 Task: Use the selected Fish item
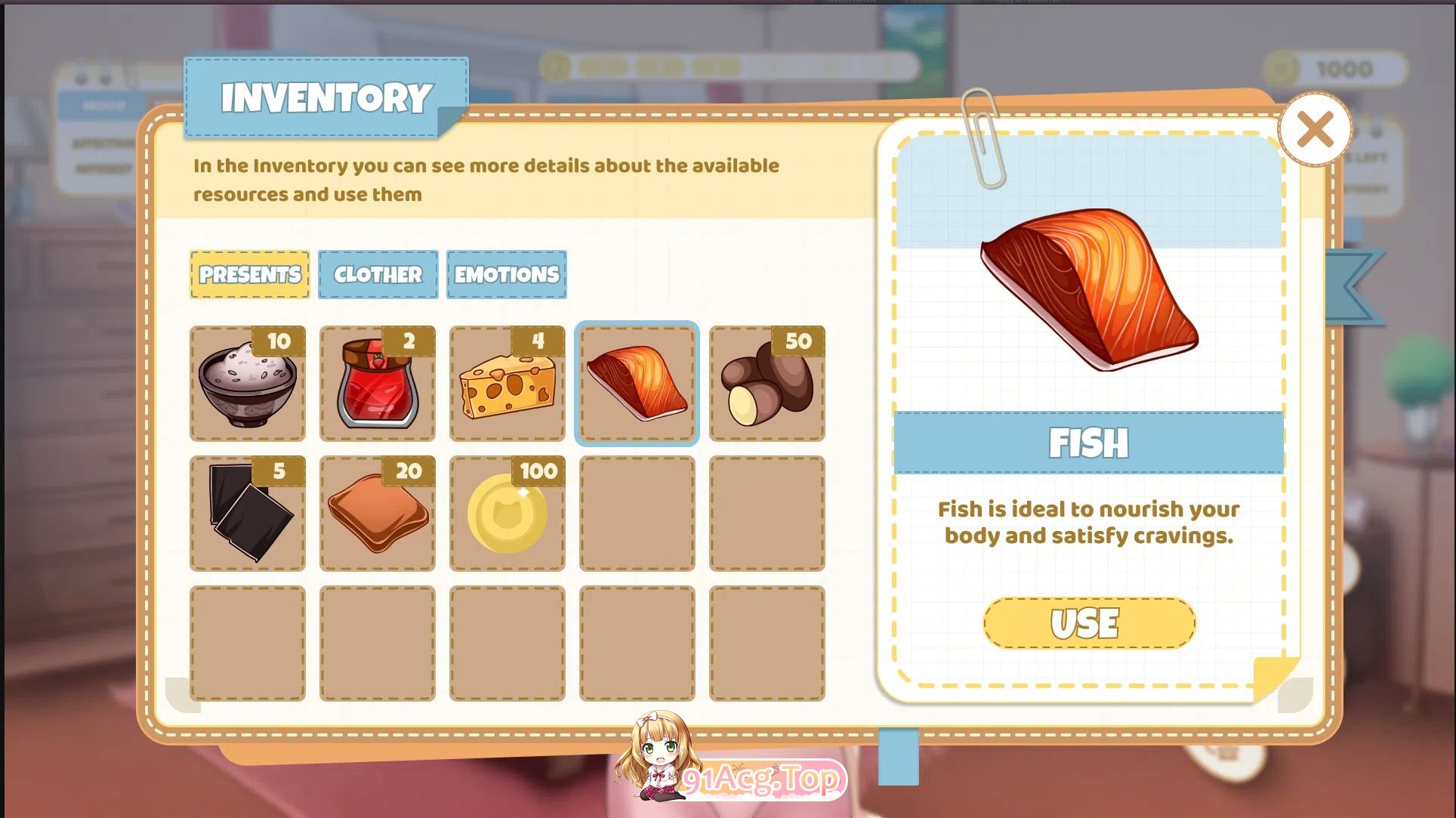1088,623
